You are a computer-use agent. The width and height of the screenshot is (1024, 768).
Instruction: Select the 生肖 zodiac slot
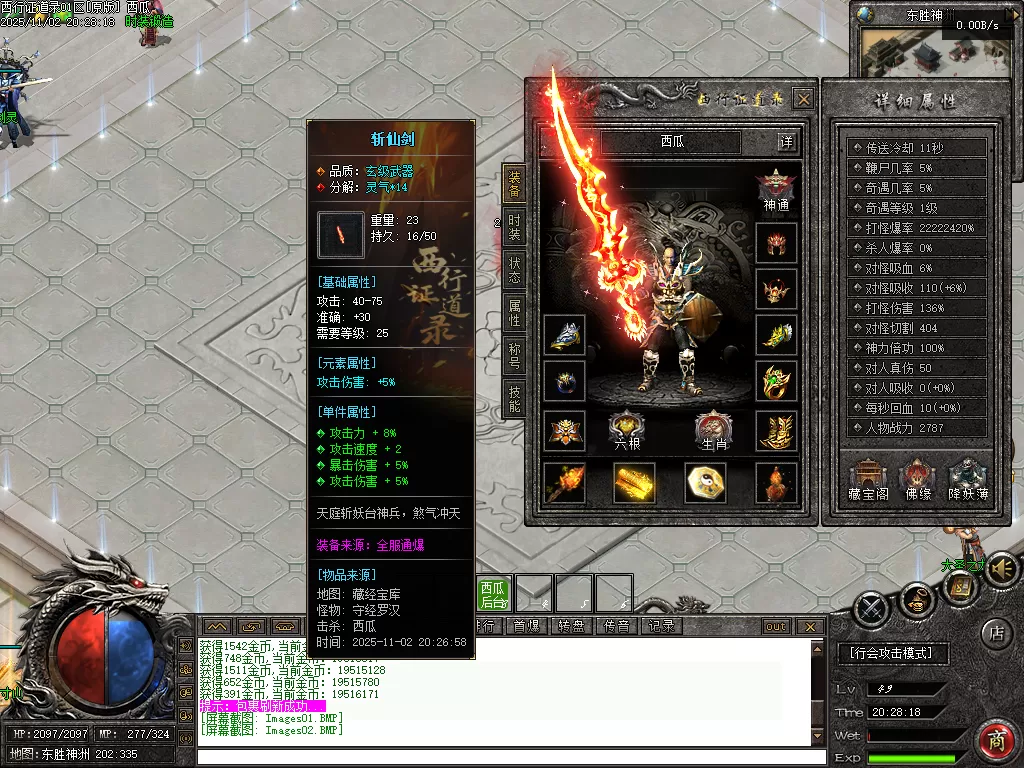click(x=714, y=430)
